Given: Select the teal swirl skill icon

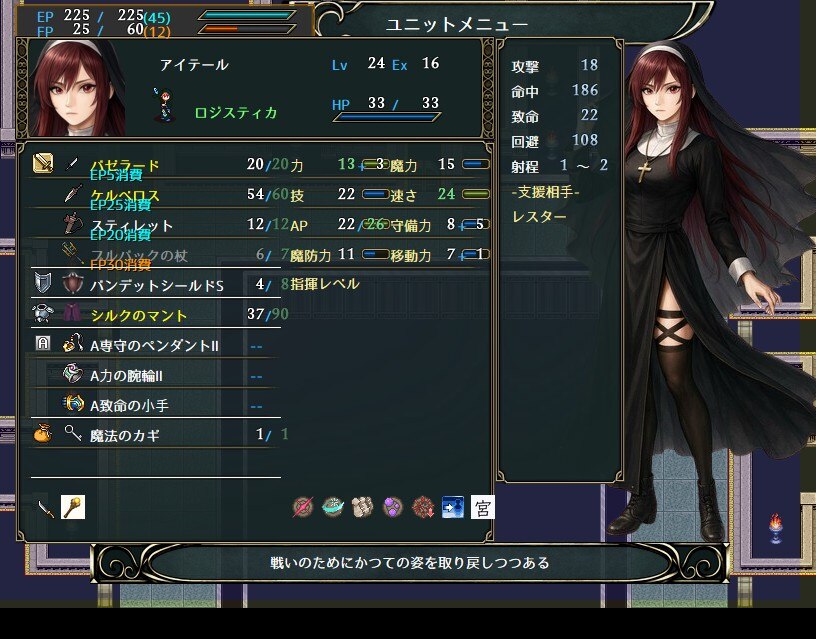Looking at the screenshot, I should tap(333, 507).
